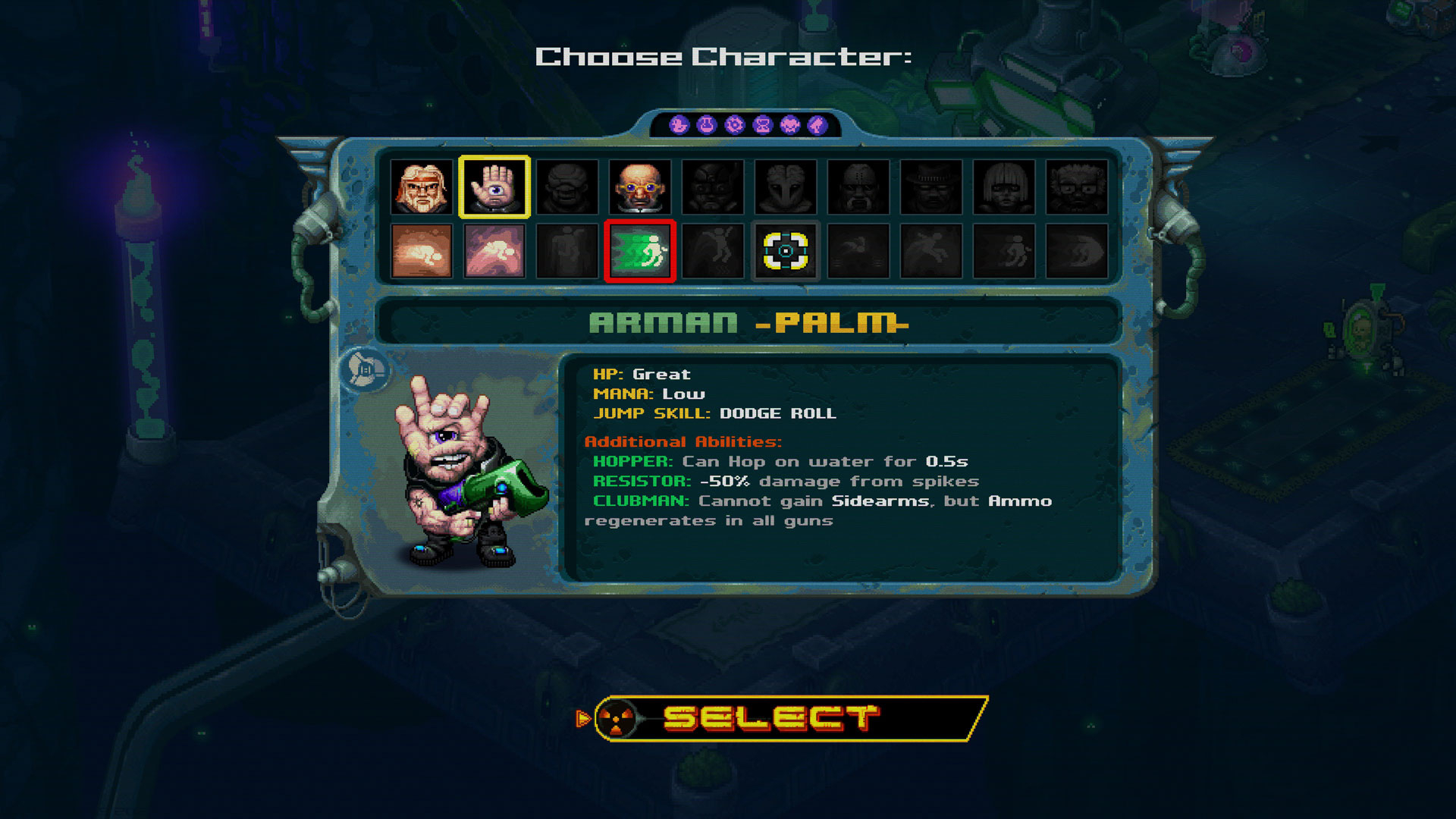Click the locked masked alien character portrait
Image resolution: width=1456 pixels, height=819 pixels.
coord(786,187)
